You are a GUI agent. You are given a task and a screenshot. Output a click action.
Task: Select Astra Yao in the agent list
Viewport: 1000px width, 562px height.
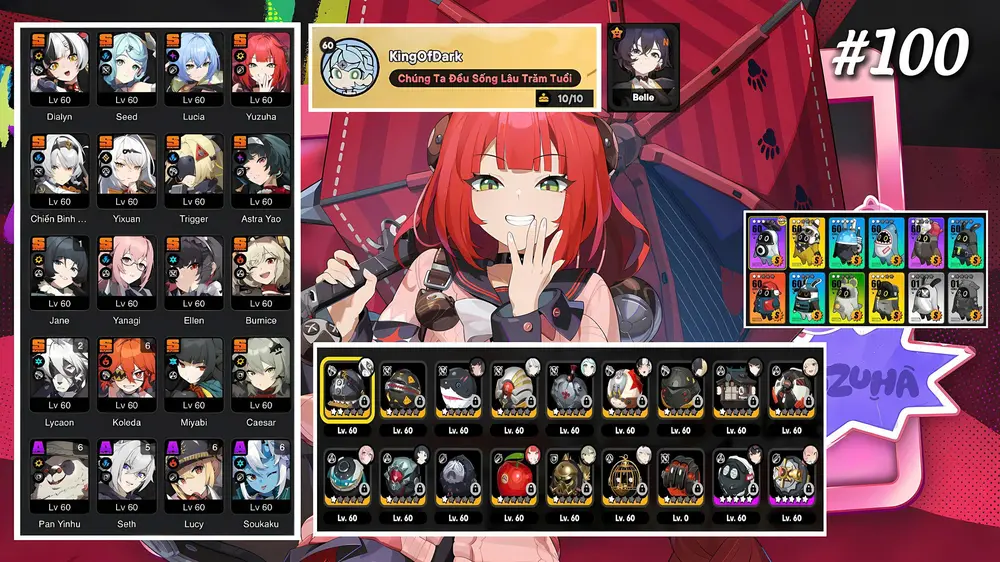pos(261,172)
